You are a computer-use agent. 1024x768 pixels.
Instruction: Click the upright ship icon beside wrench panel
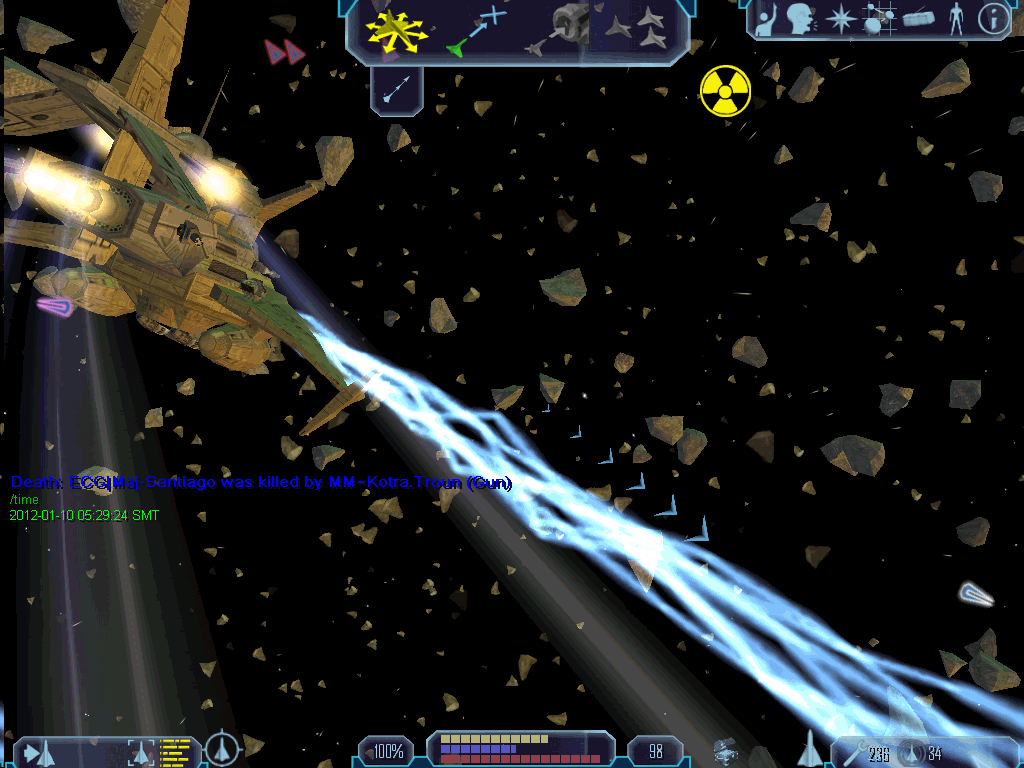coord(808,748)
